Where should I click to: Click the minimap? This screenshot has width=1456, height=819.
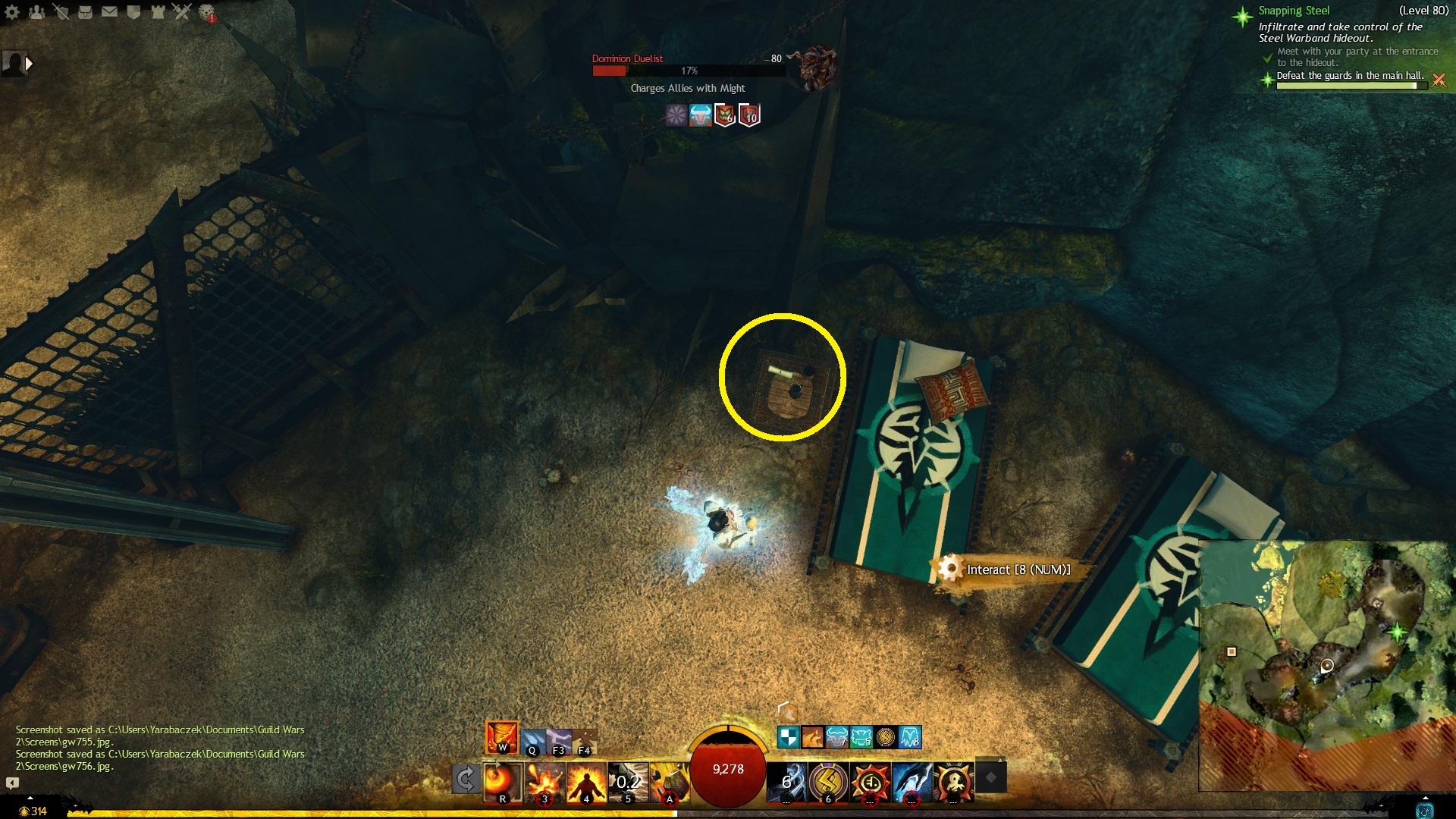[x=1326, y=666]
